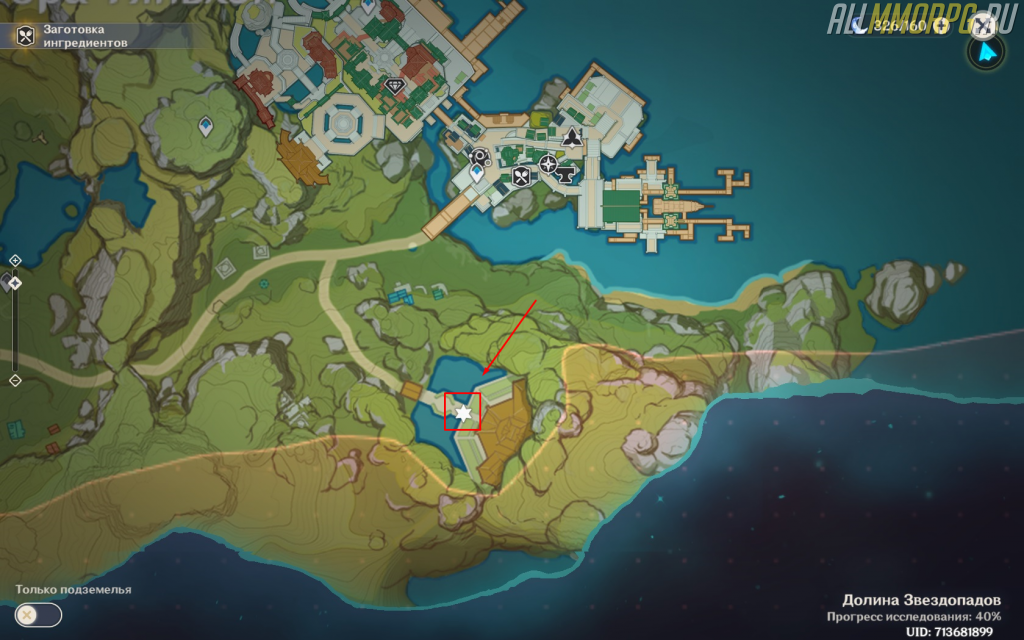
Task: Select the anvil blacksmith marker
Action: click(x=566, y=177)
